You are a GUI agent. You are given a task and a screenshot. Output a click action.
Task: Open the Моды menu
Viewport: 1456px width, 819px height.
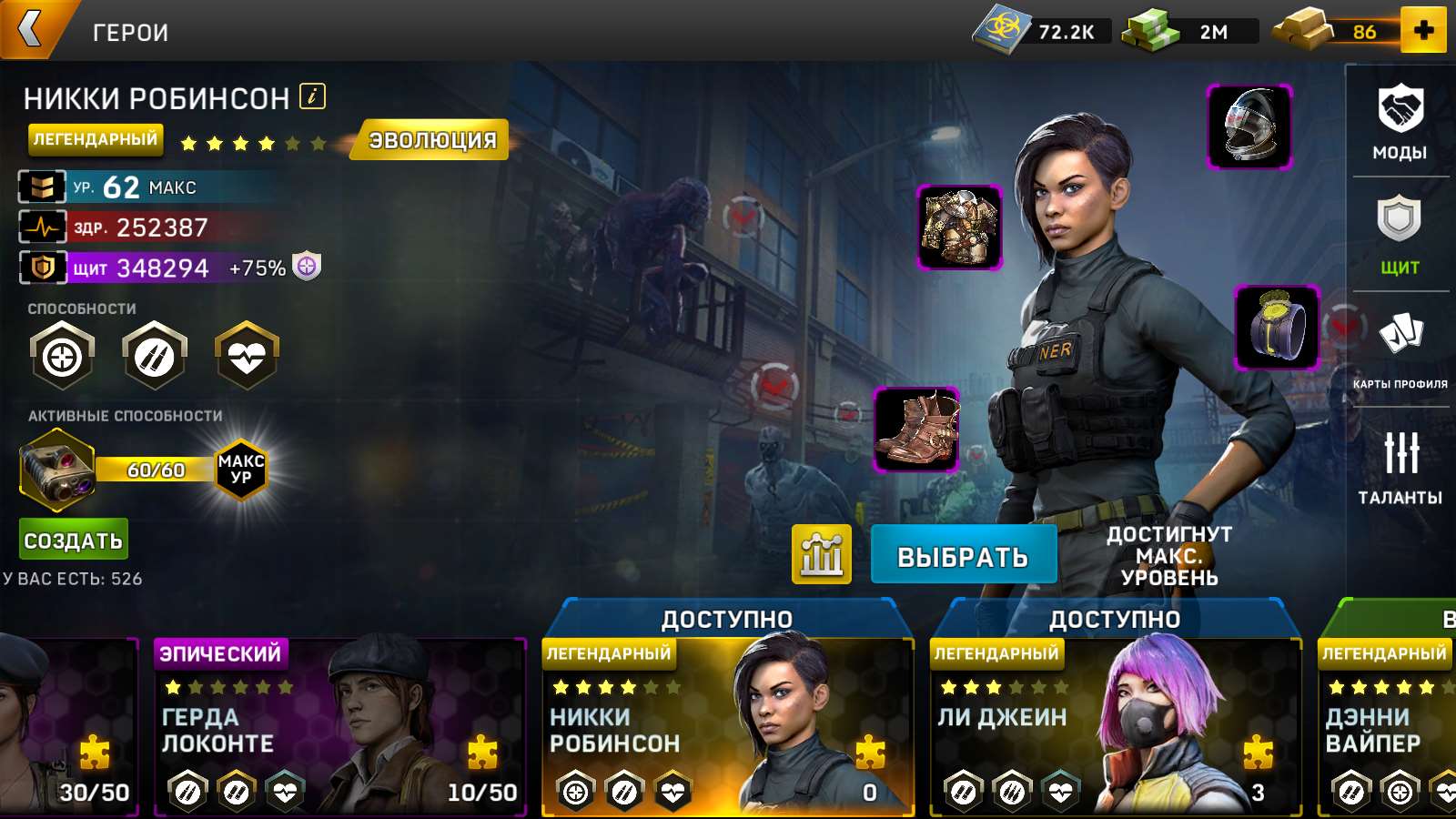1400,122
